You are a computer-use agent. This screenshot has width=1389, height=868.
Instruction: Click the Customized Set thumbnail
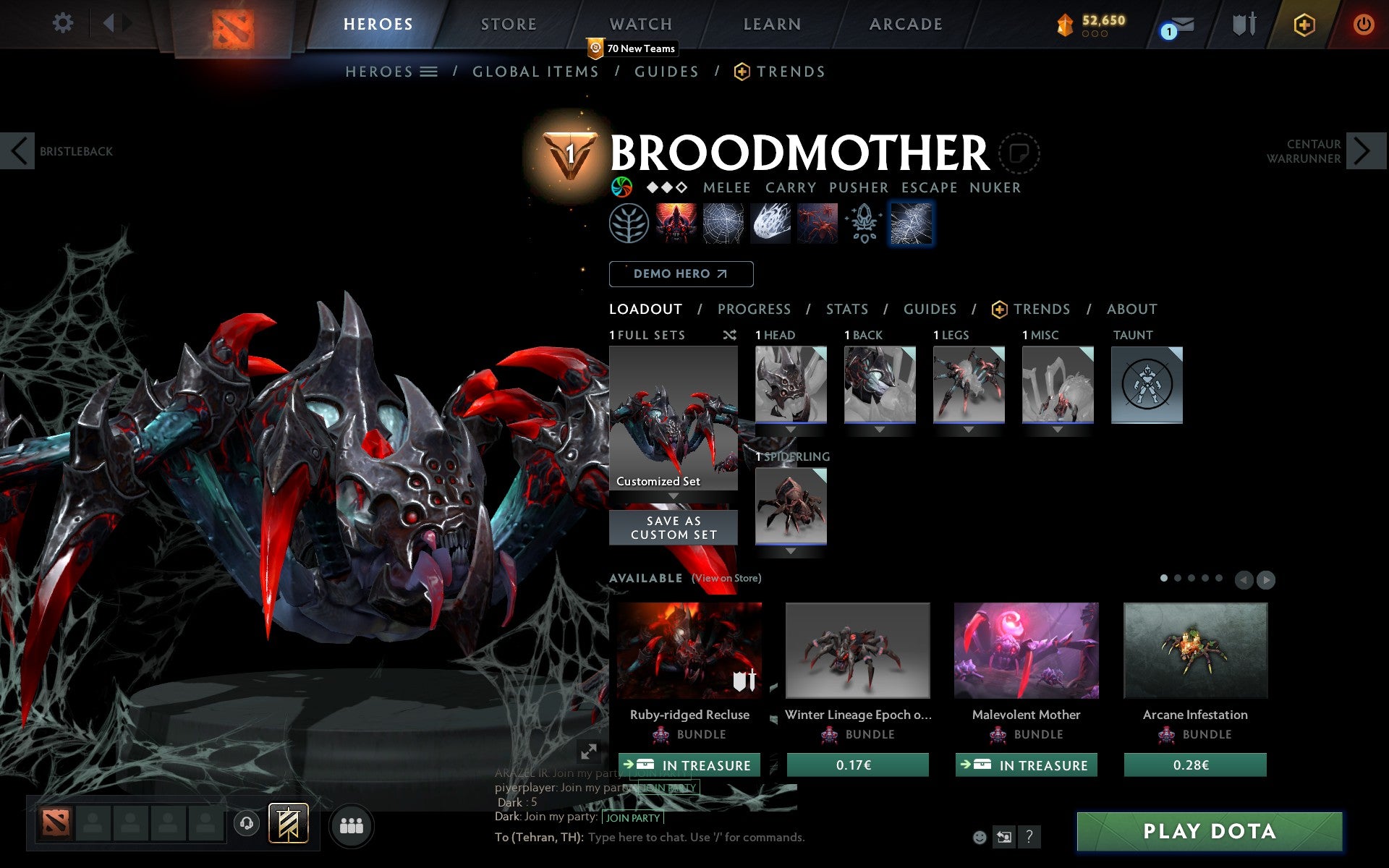pos(673,416)
